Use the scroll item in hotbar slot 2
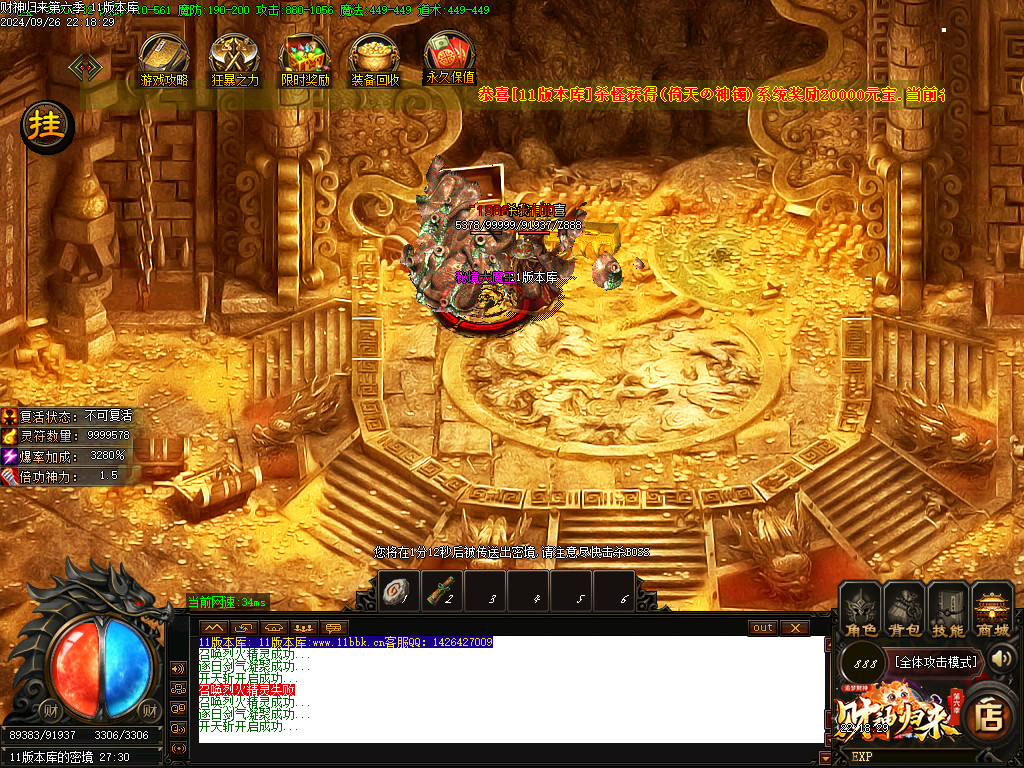 point(442,591)
